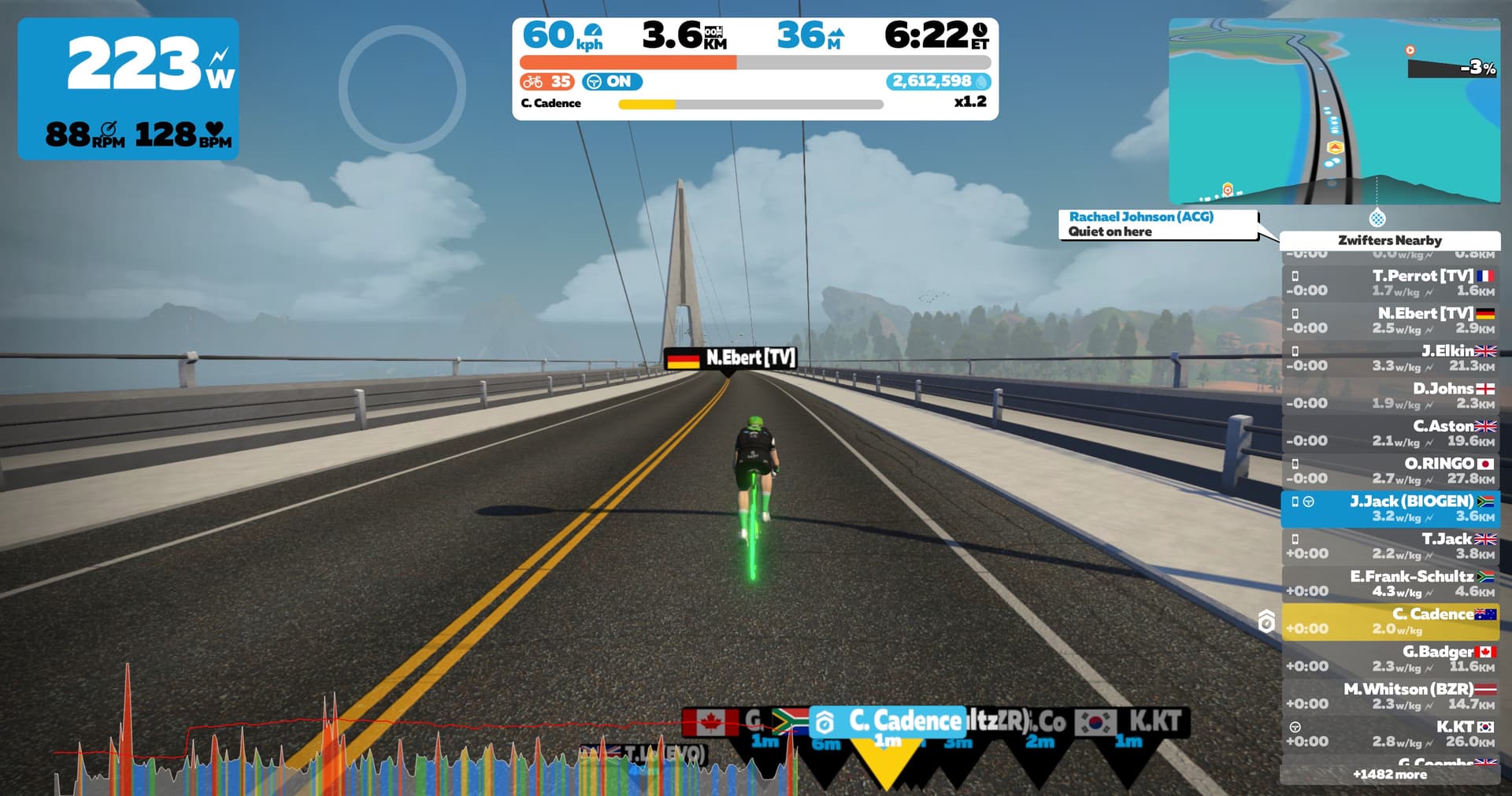Select N.Ebert [TV] rider row

1390,320
